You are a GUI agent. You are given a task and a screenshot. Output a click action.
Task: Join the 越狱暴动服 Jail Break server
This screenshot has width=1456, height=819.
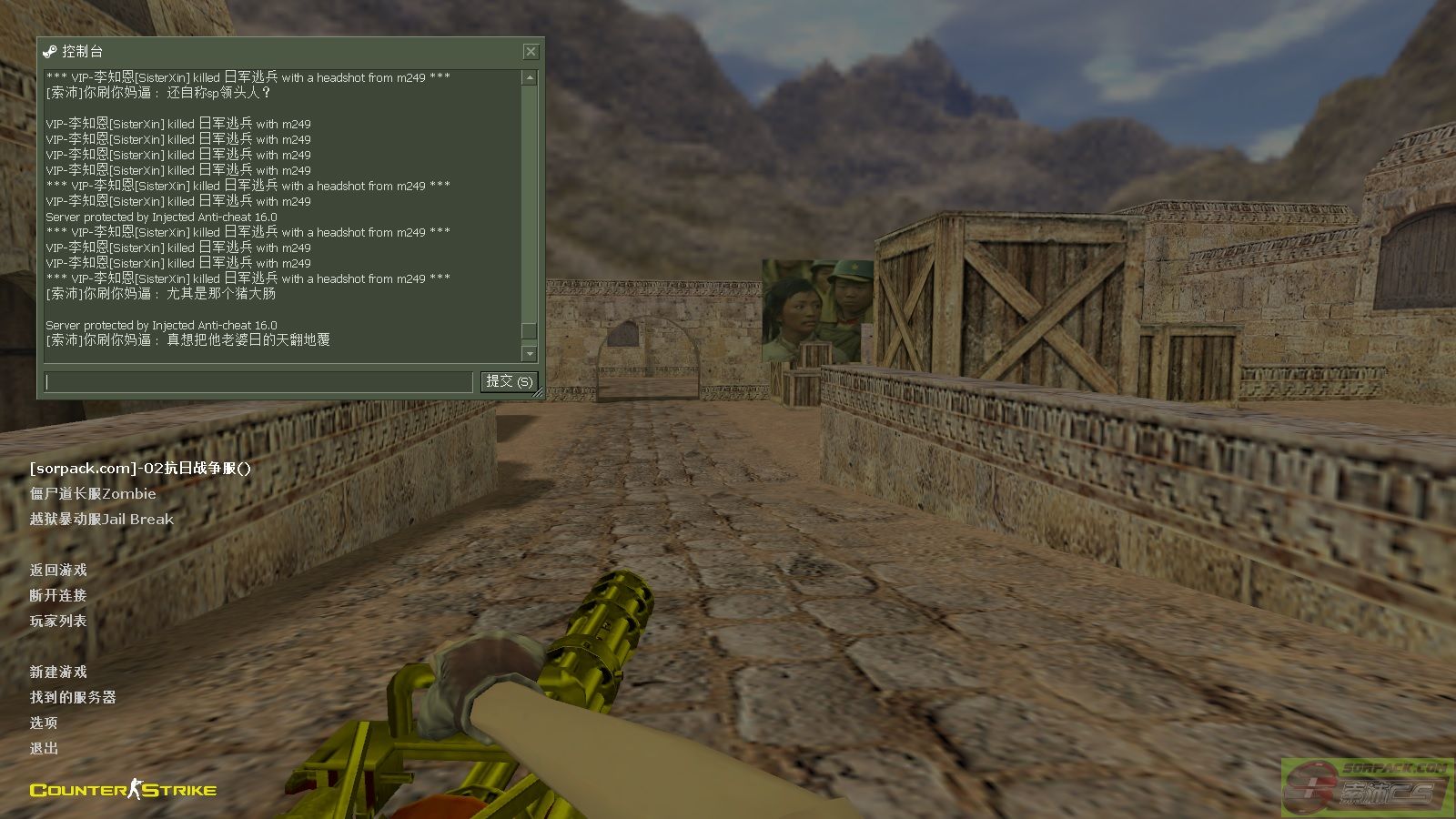pyautogui.click(x=101, y=520)
